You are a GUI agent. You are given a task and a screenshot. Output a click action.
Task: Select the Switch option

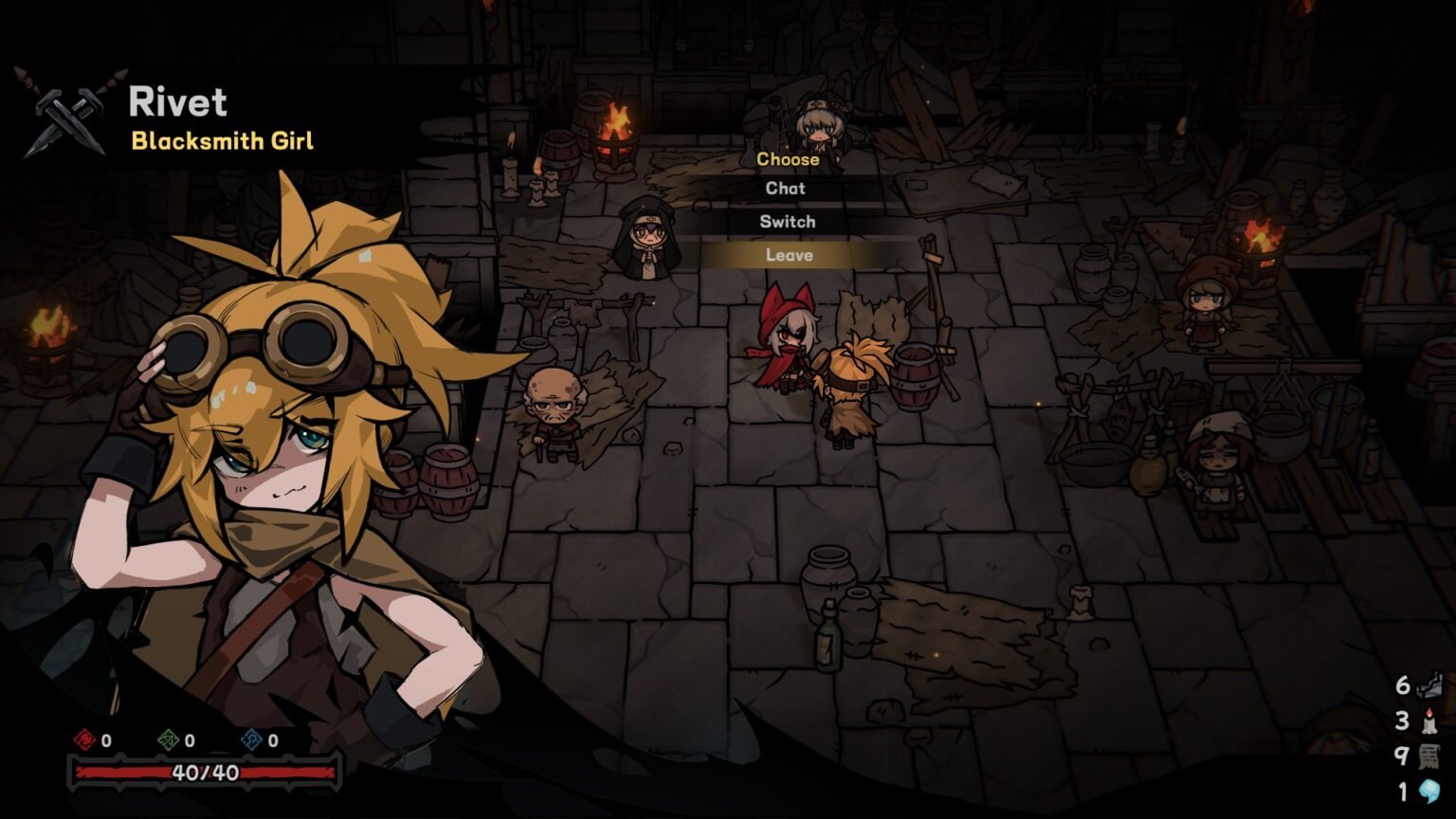[787, 221]
